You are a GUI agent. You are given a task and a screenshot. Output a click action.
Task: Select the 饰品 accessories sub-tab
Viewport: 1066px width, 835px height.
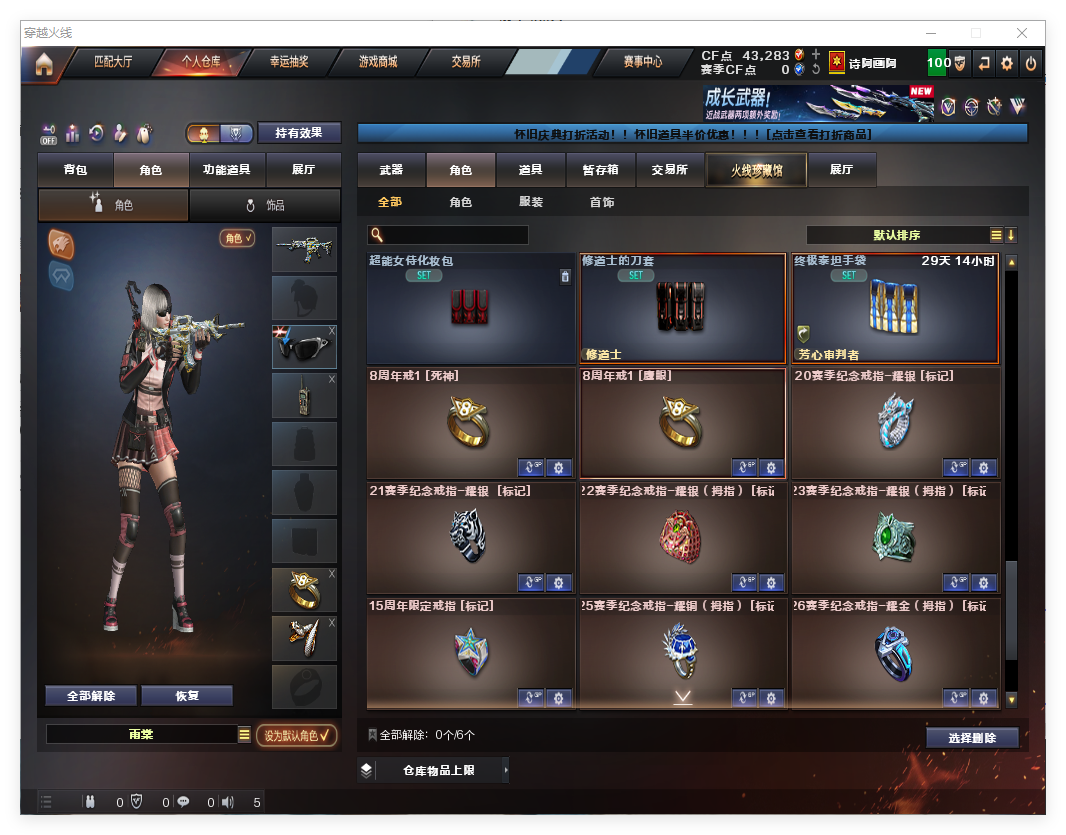click(x=265, y=205)
